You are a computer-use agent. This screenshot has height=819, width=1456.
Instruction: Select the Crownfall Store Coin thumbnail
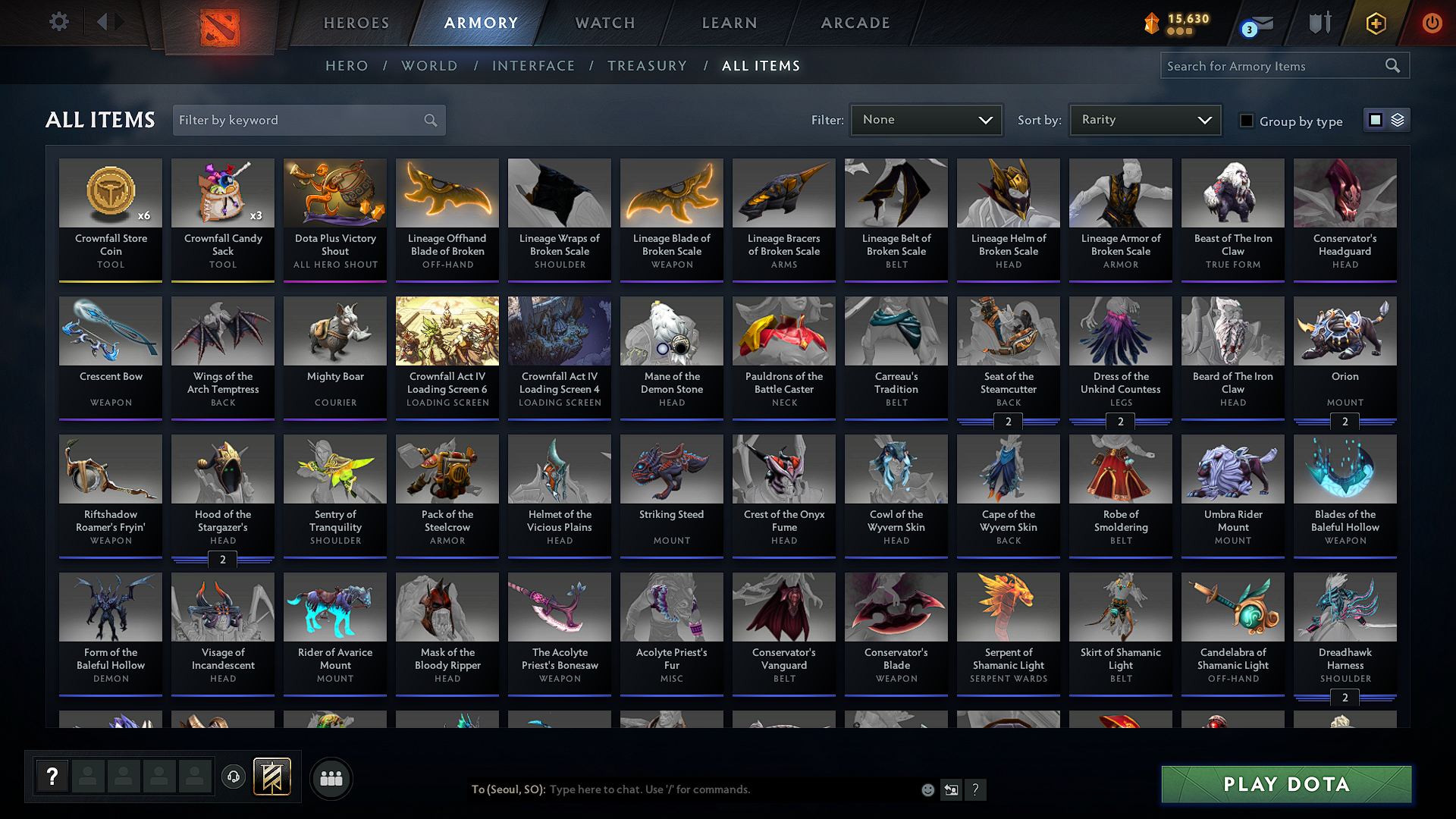coord(110,193)
